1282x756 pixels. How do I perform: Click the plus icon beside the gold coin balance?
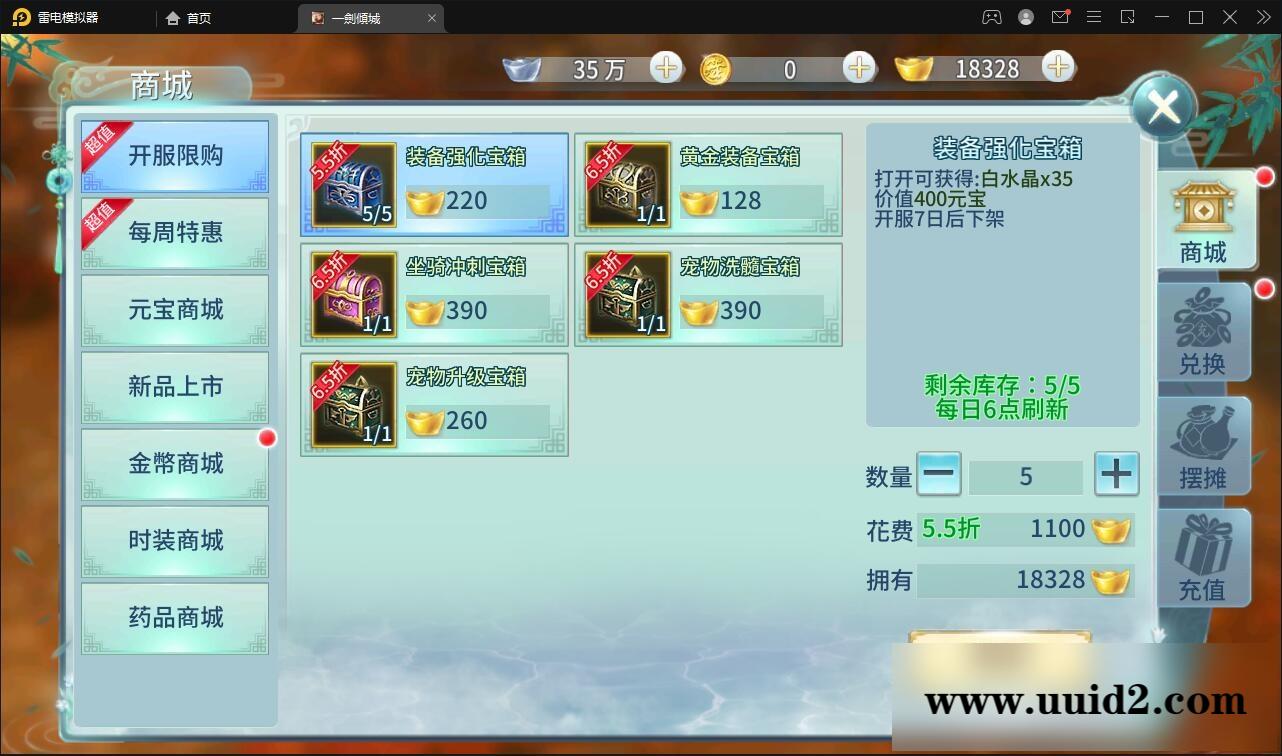858,68
